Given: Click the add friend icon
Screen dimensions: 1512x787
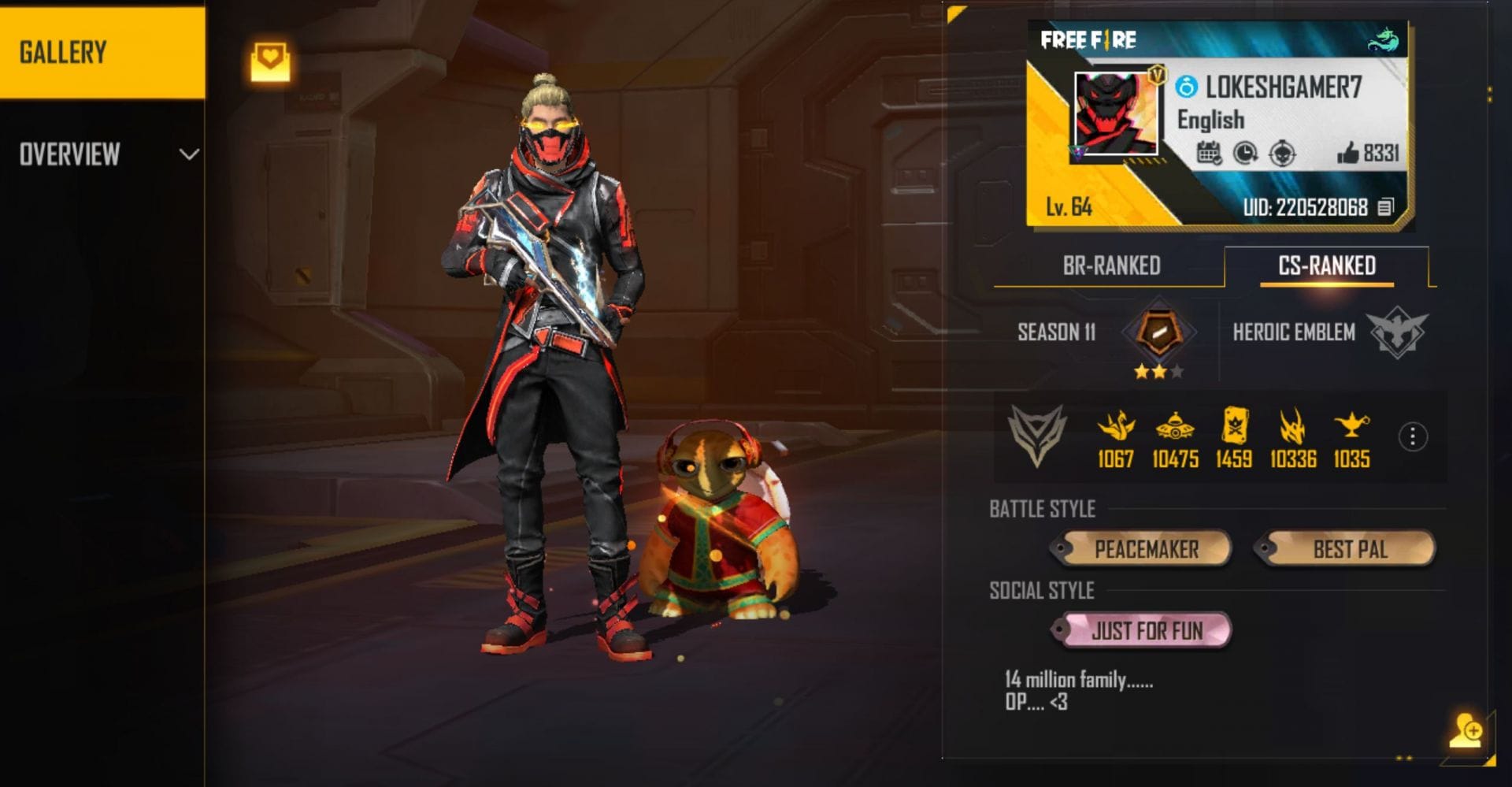Looking at the screenshot, I should point(1466,730).
